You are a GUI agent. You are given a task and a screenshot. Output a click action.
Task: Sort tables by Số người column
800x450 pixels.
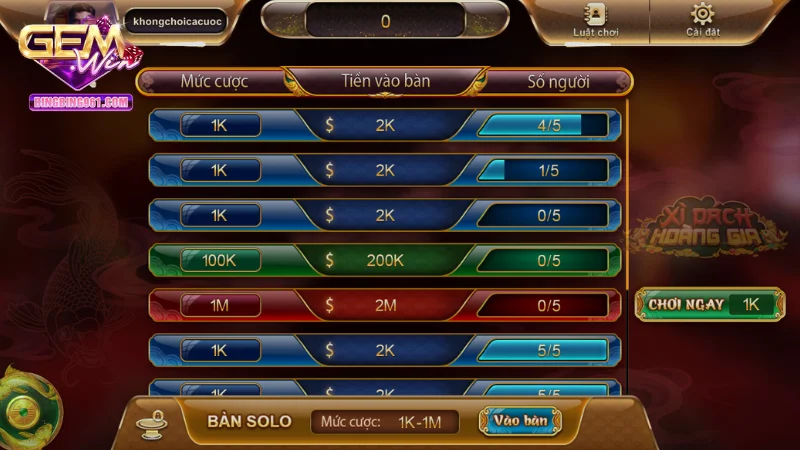[x=558, y=81]
